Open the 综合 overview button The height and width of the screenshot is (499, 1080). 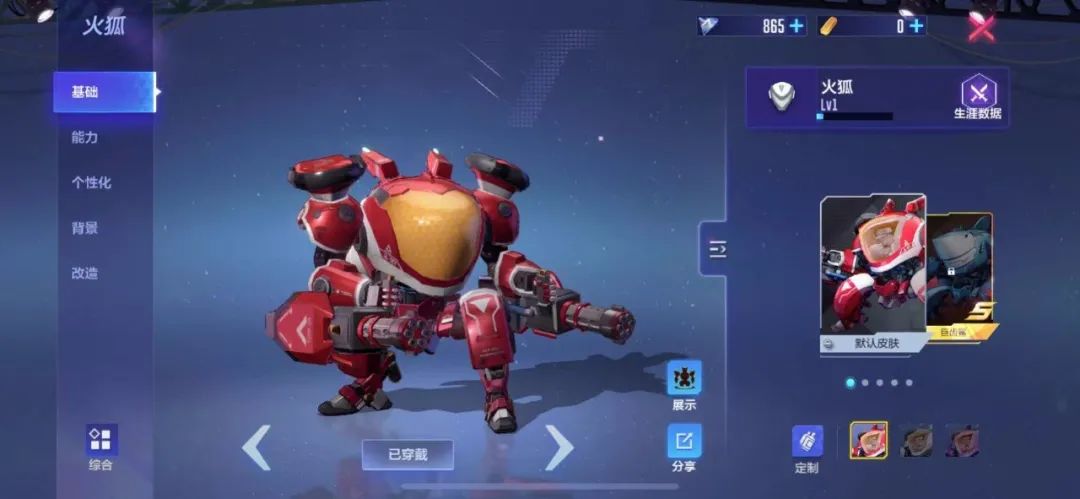[x=101, y=446]
